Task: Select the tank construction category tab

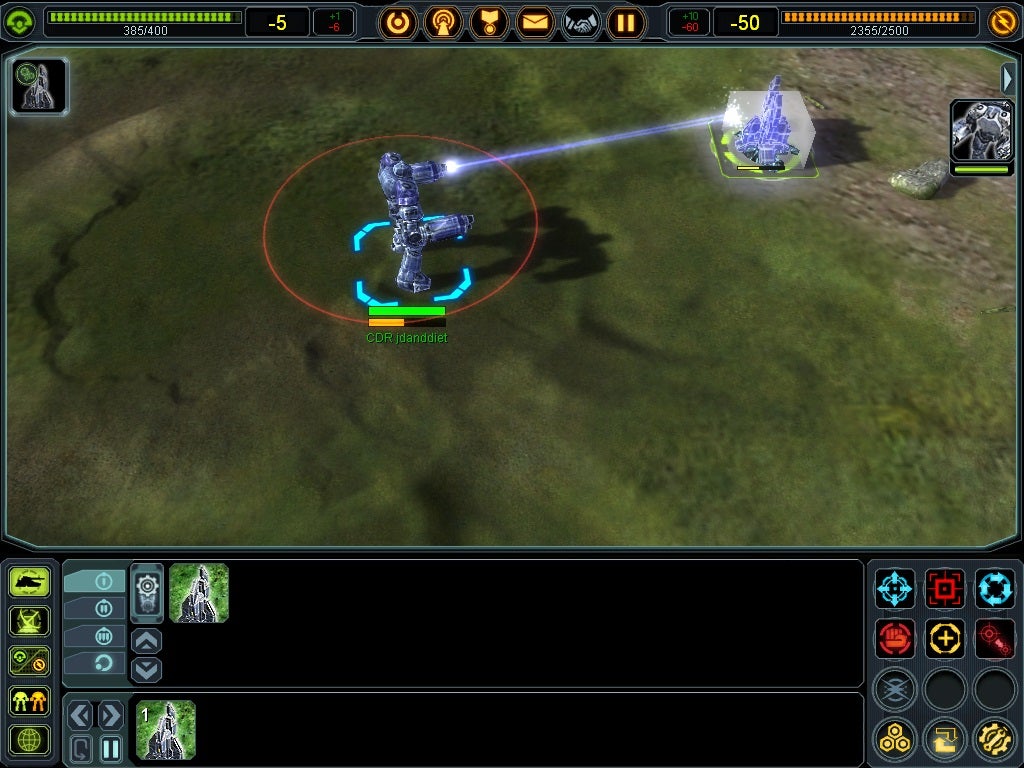Action: (29, 581)
